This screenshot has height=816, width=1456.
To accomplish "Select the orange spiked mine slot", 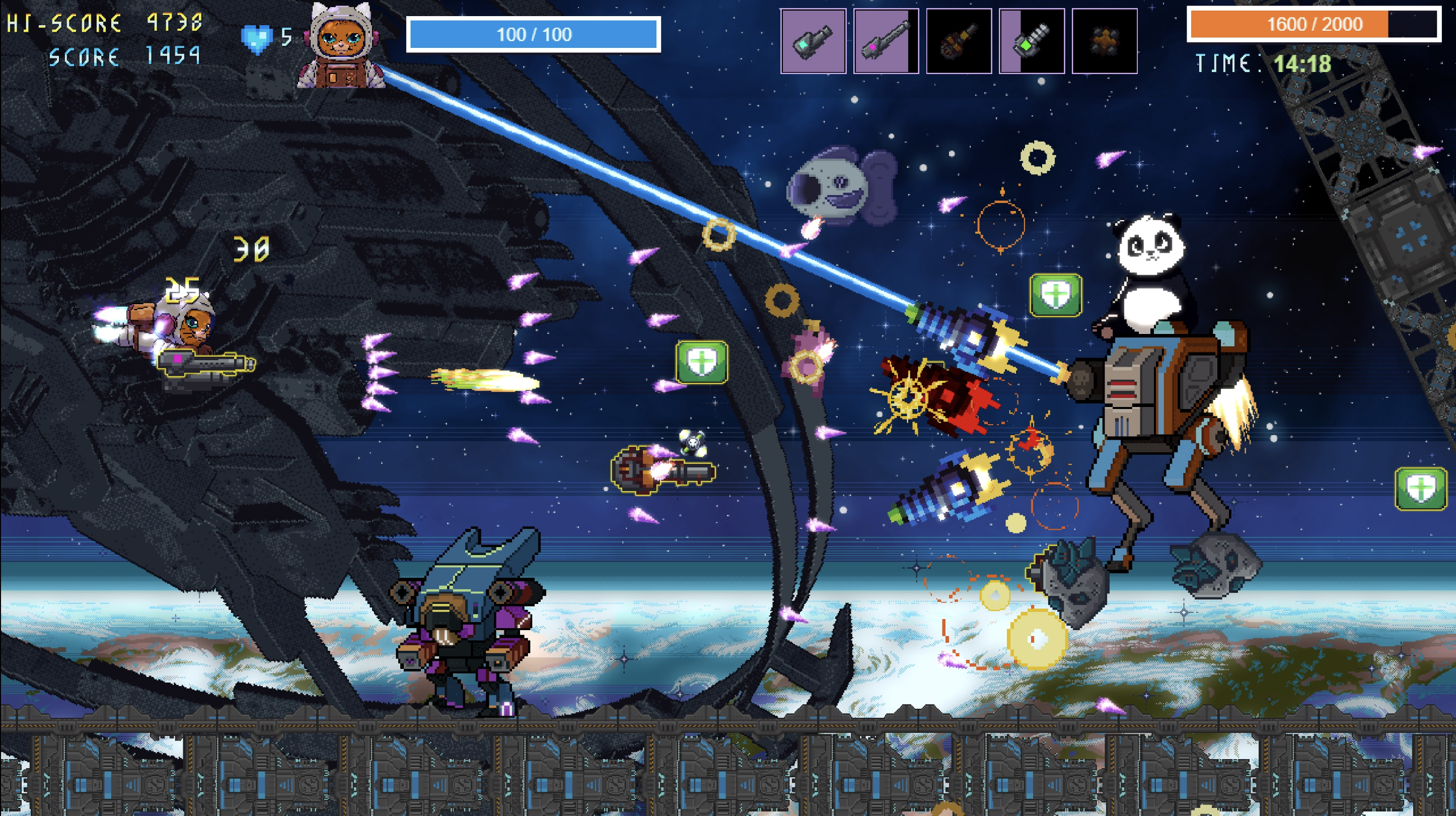I will pos(1105,41).
